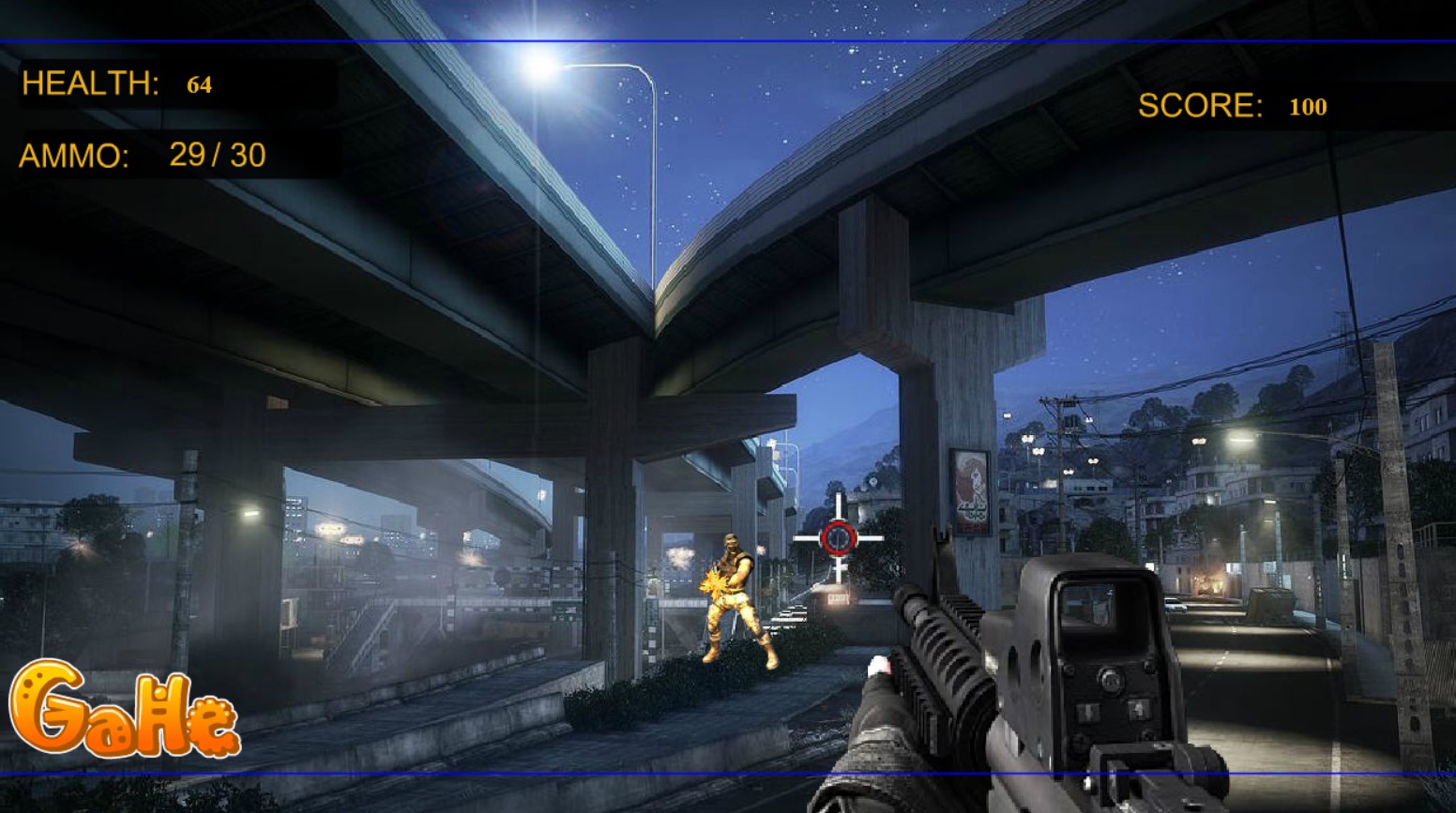
Task: Click the crosshair reticle
Action: pos(838,536)
